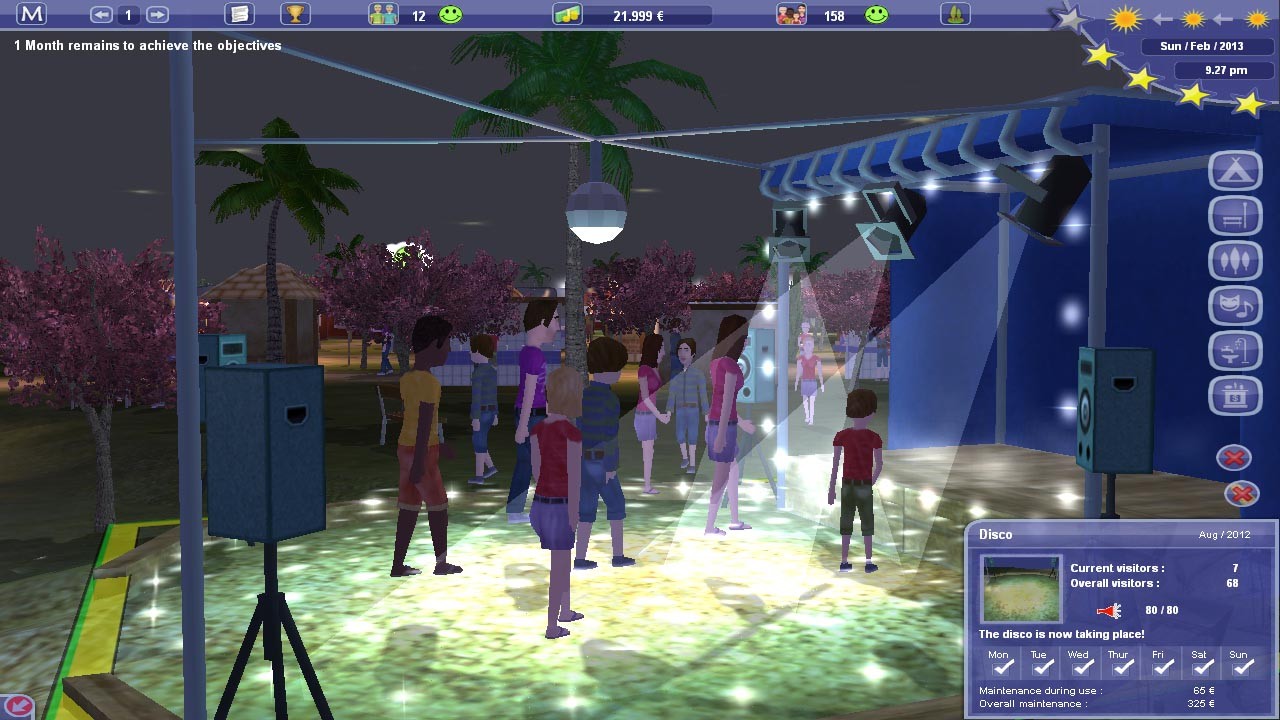The image size is (1280, 720).
Task: Go to the next page arrow
Action: point(157,15)
